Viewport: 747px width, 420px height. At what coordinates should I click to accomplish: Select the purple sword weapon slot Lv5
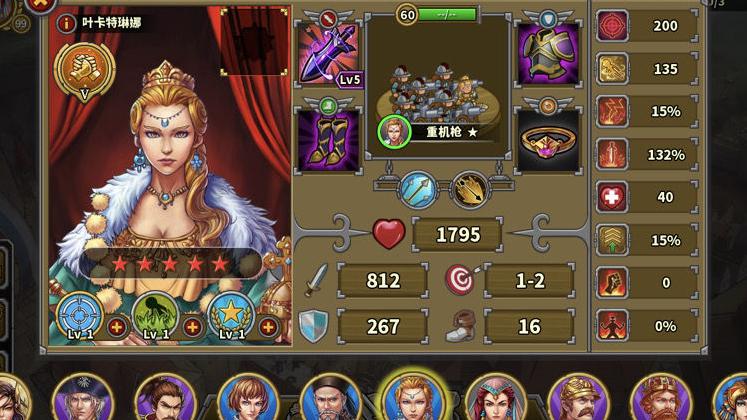(330, 54)
